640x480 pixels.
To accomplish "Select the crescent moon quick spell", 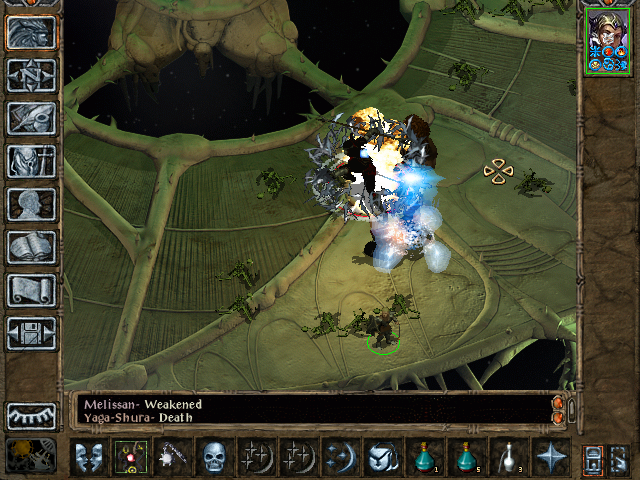I will pos(340,457).
